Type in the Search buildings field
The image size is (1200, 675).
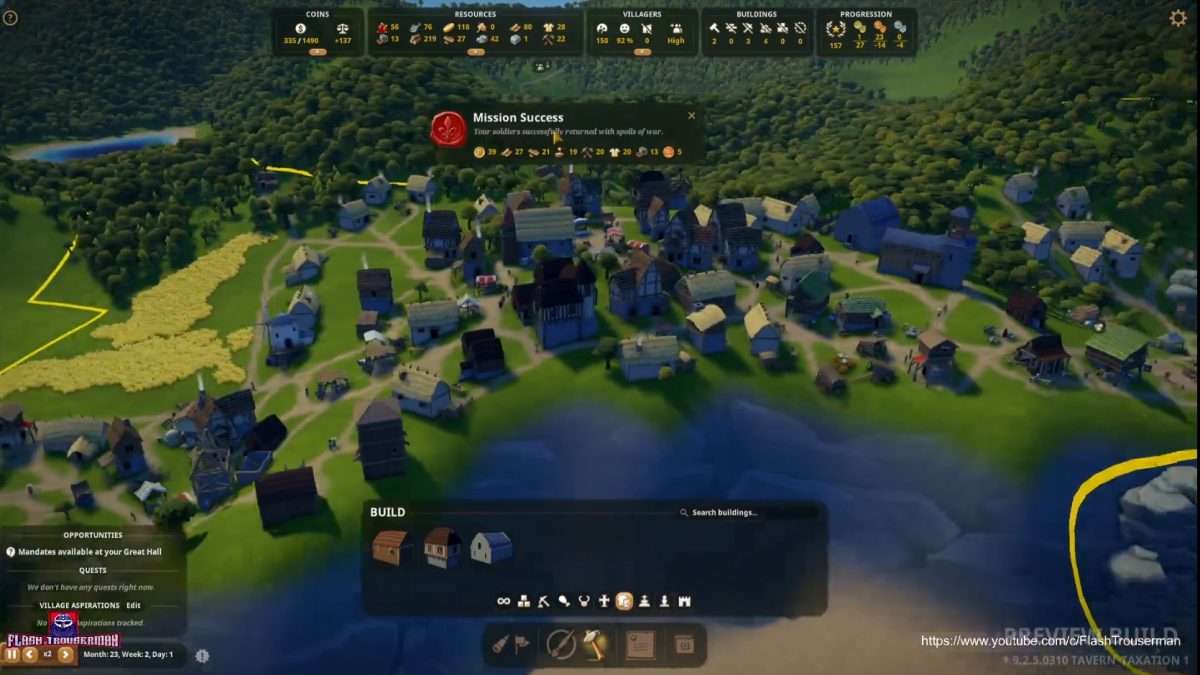750,513
